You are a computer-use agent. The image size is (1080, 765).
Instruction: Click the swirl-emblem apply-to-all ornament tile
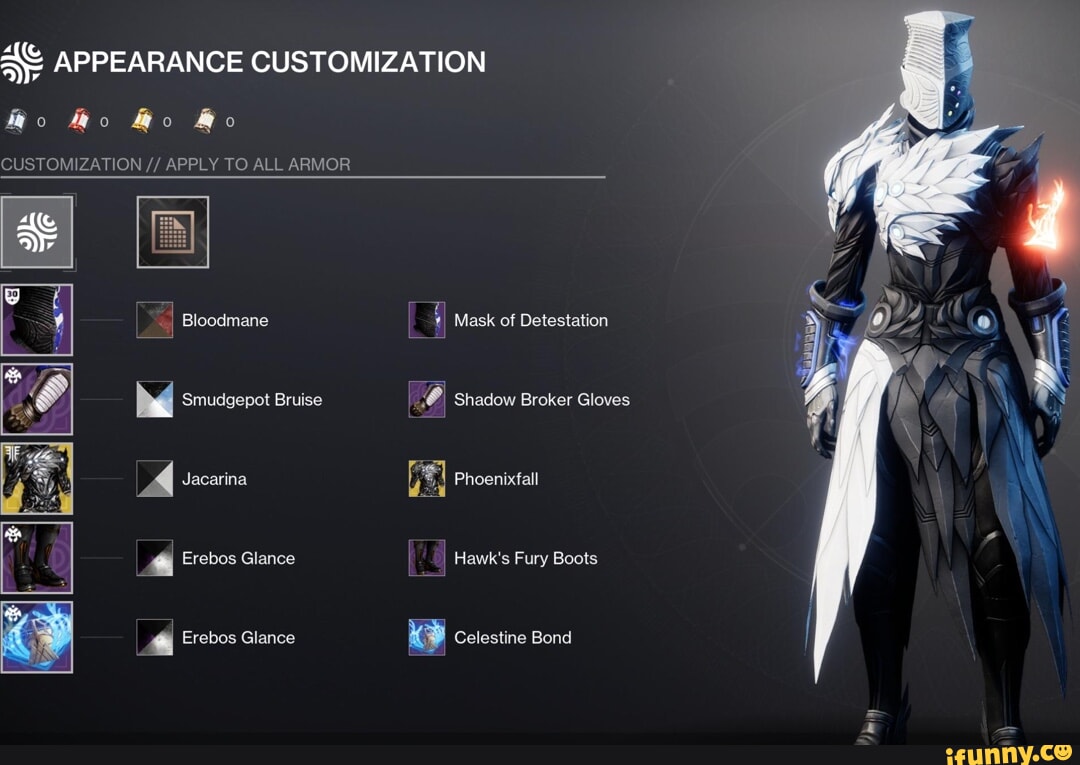coord(37,232)
